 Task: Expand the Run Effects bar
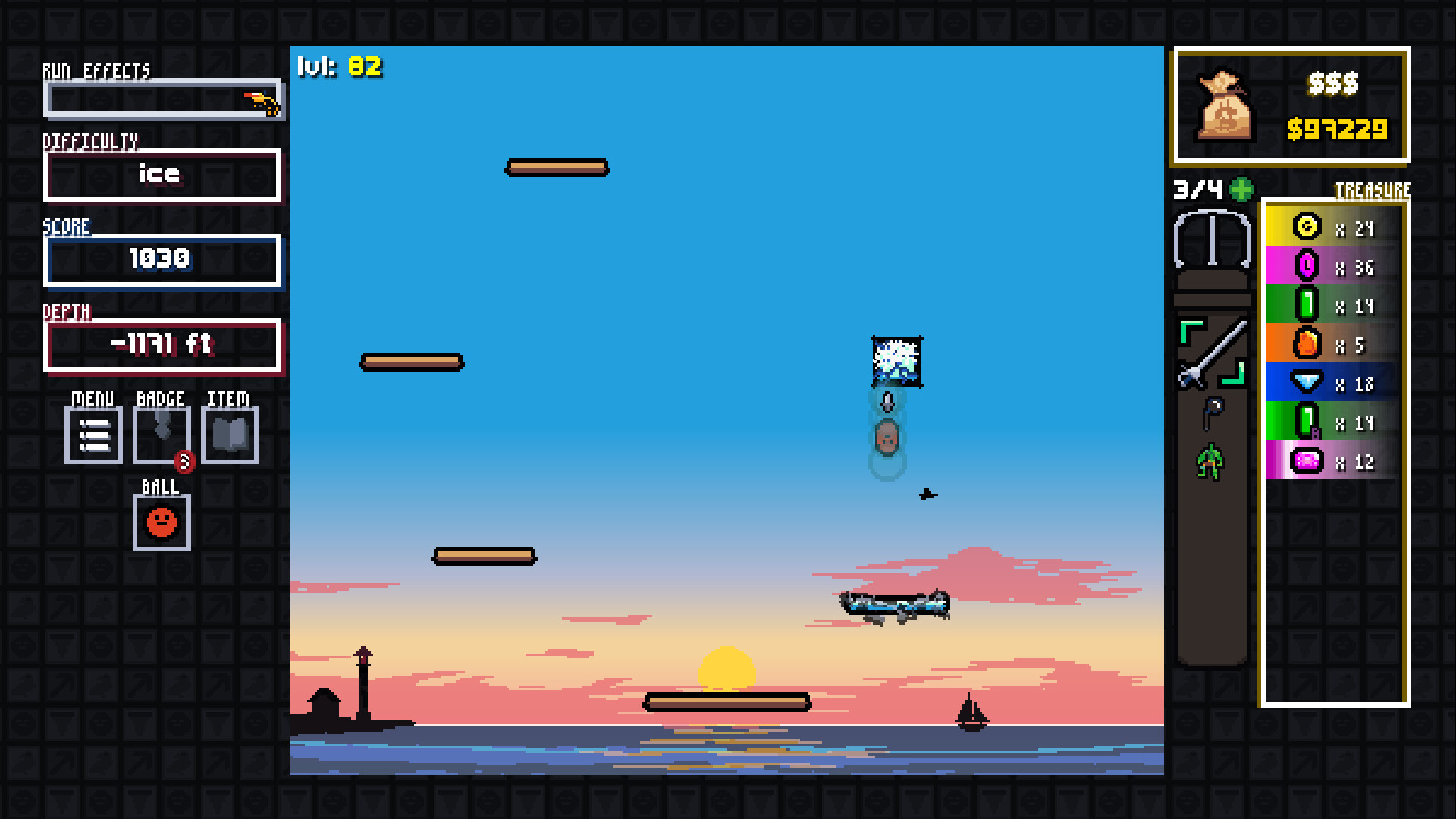point(163,98)
